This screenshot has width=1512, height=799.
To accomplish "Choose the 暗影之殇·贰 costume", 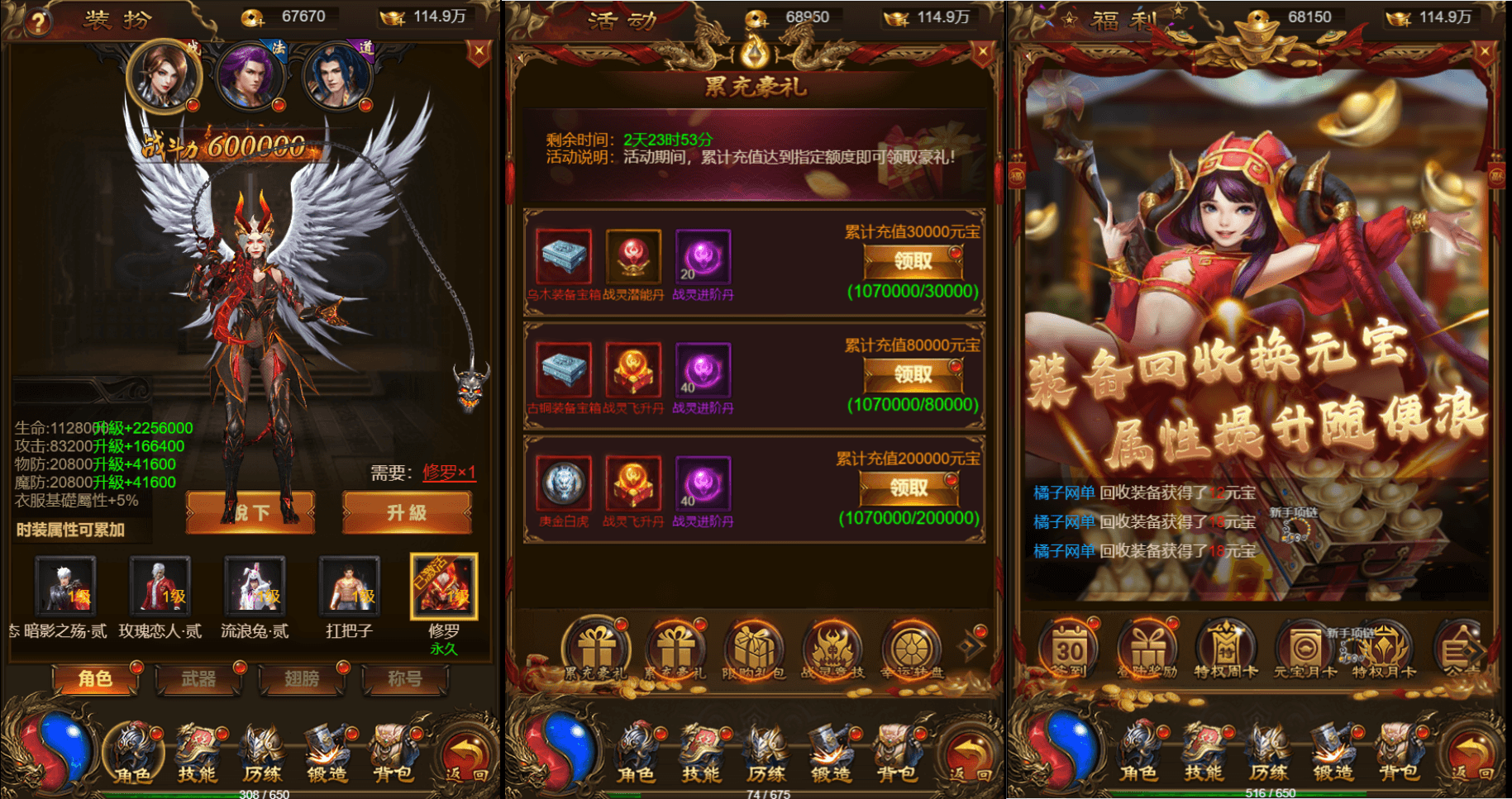I will 65,587.
